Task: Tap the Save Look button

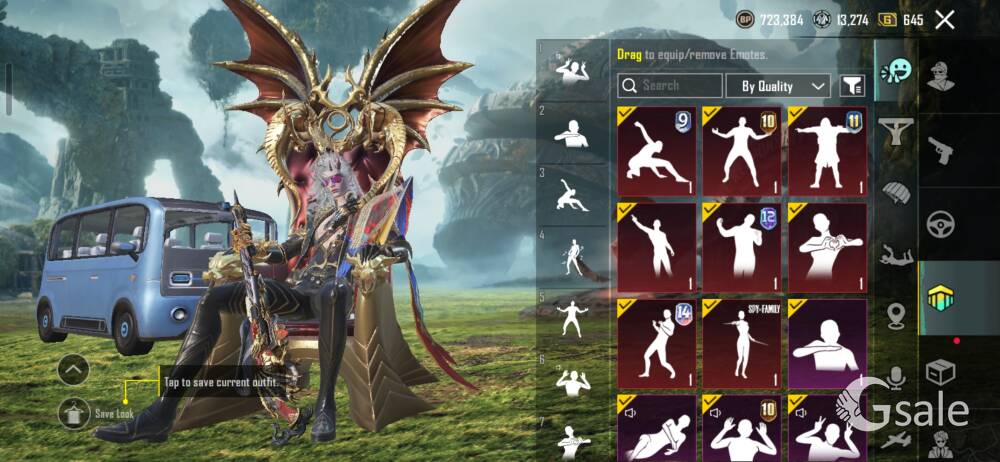Action: 74,411
